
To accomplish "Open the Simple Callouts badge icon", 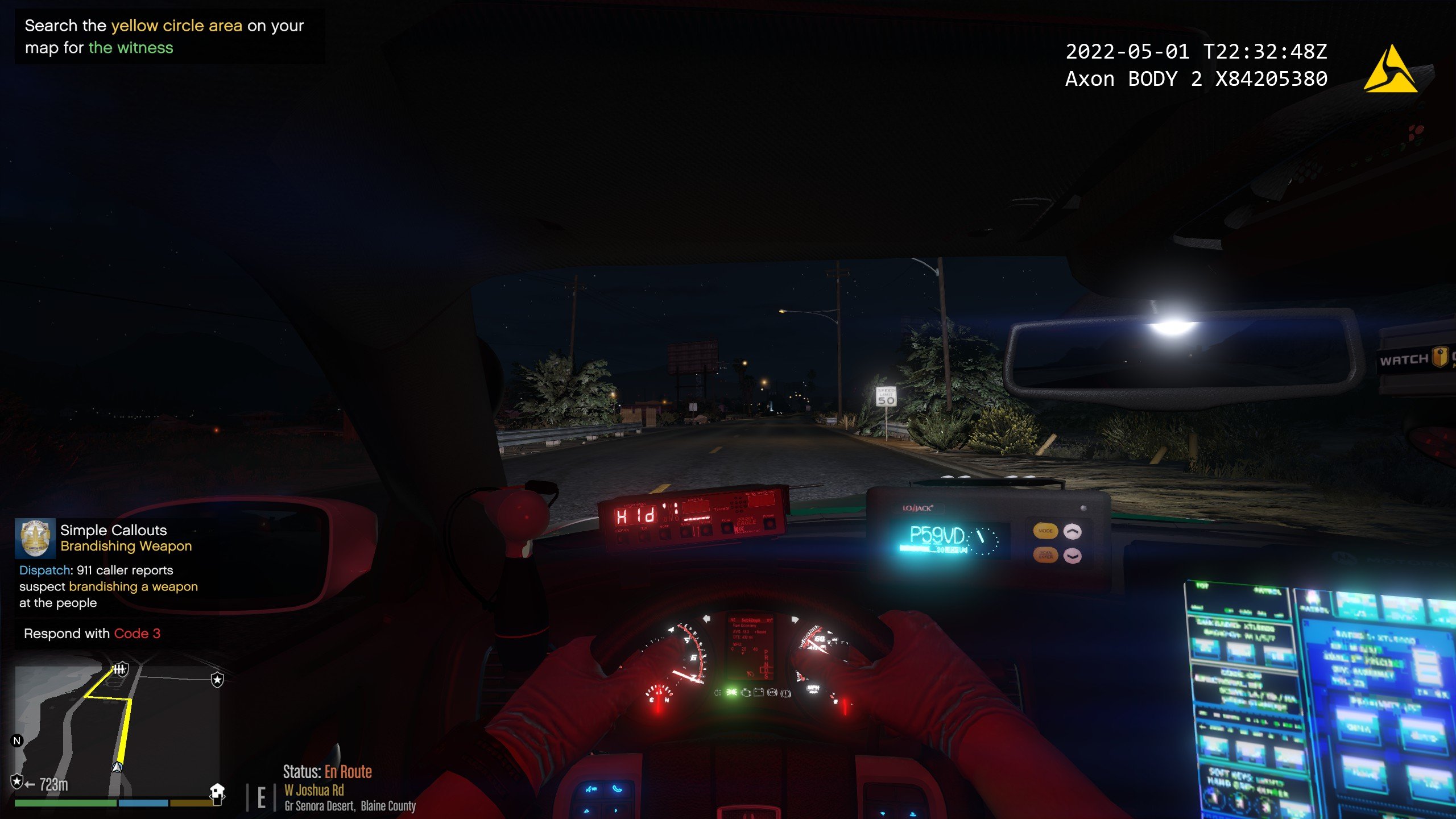I will pyautogui.click(x=35, y=538).
